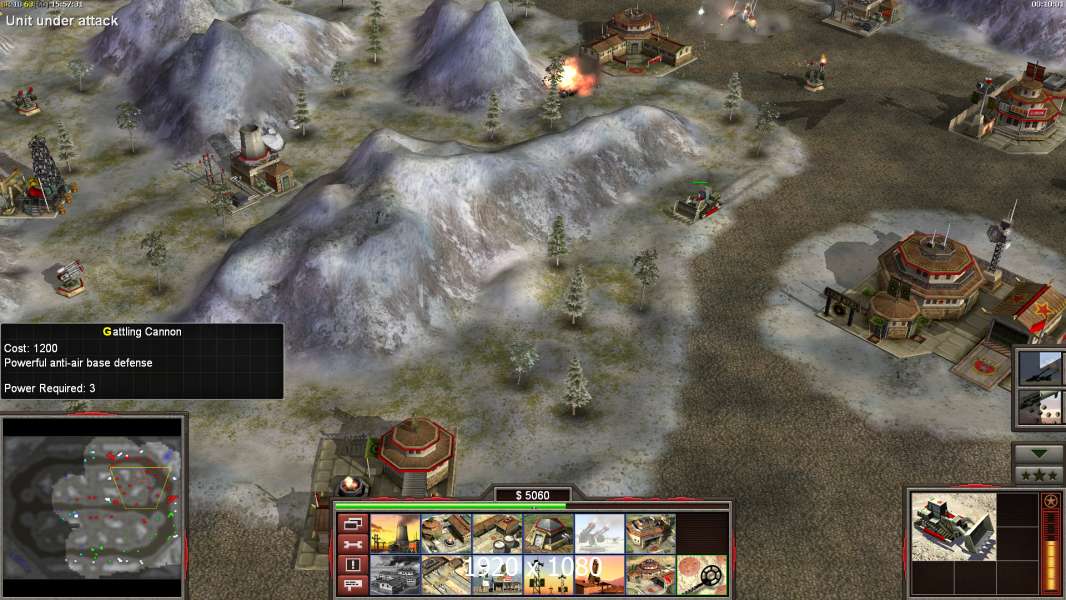Click the selected dozer portrait

954,525
